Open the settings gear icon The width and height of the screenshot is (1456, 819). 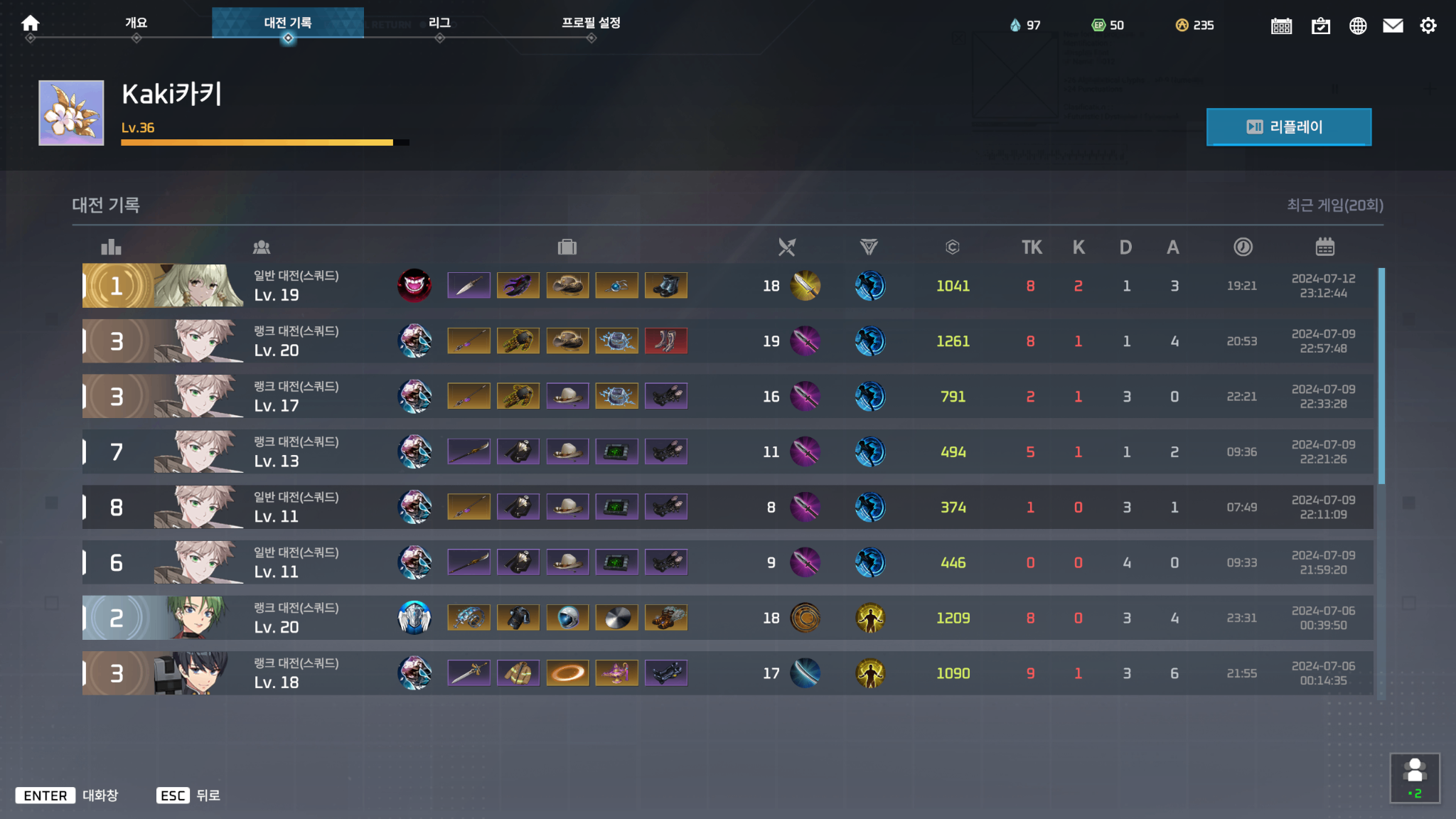(1429, 25)
